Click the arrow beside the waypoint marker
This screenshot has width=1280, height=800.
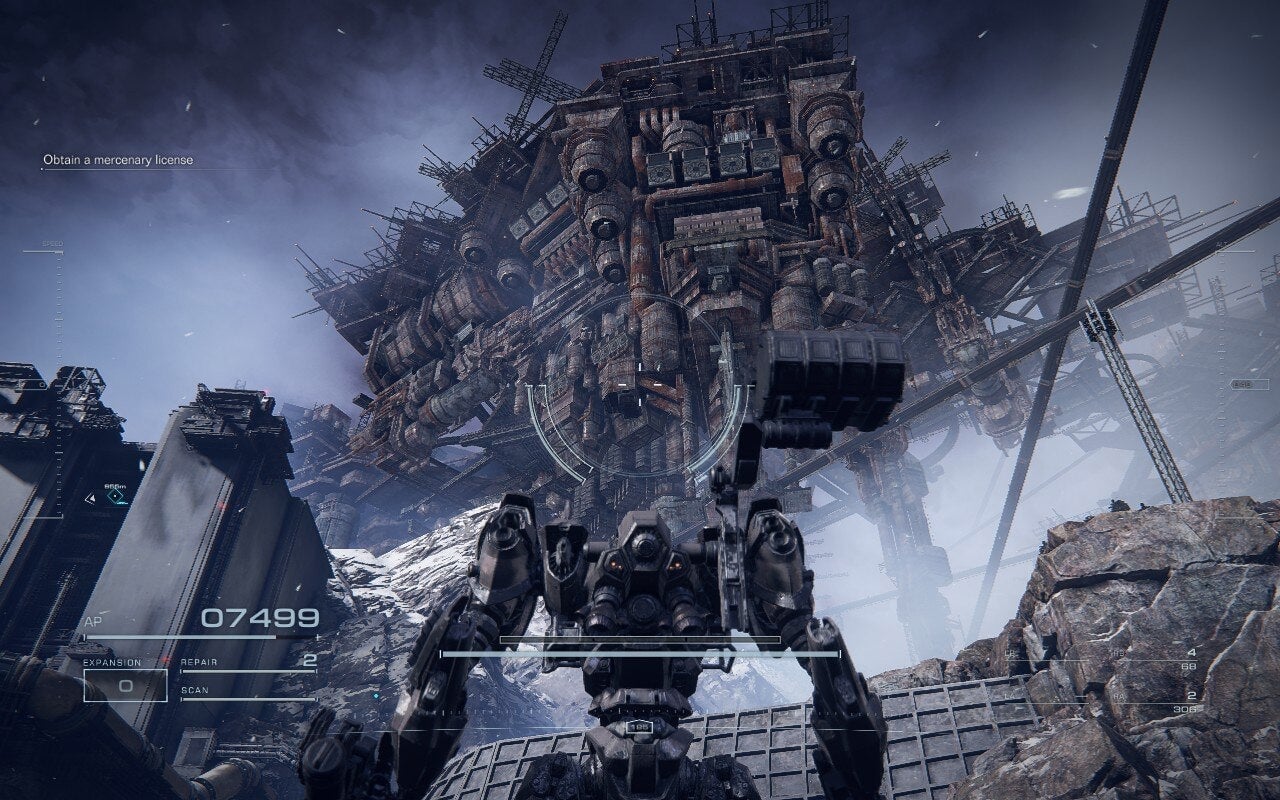tap(91, 499)
